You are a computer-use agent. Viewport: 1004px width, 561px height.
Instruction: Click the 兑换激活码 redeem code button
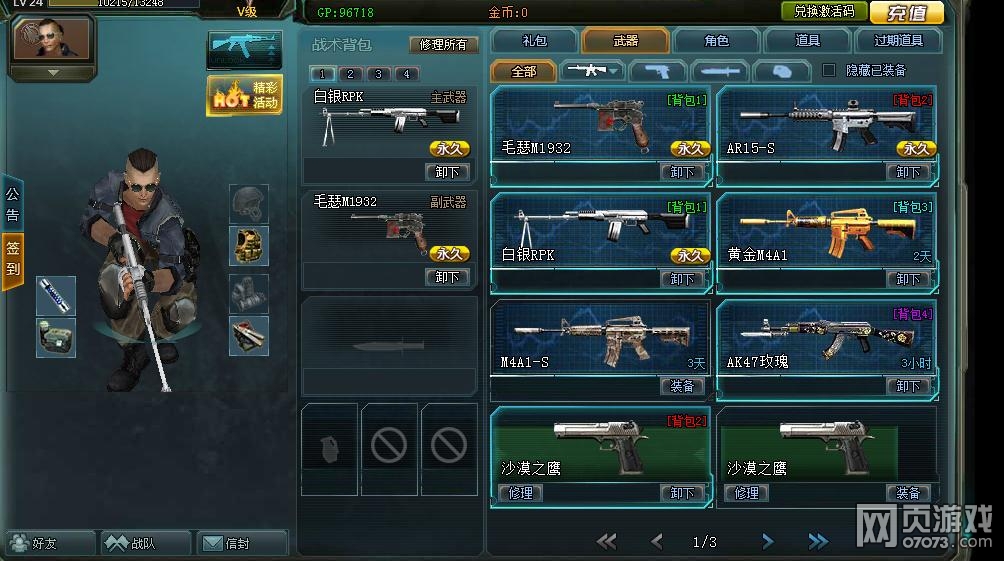824,12
